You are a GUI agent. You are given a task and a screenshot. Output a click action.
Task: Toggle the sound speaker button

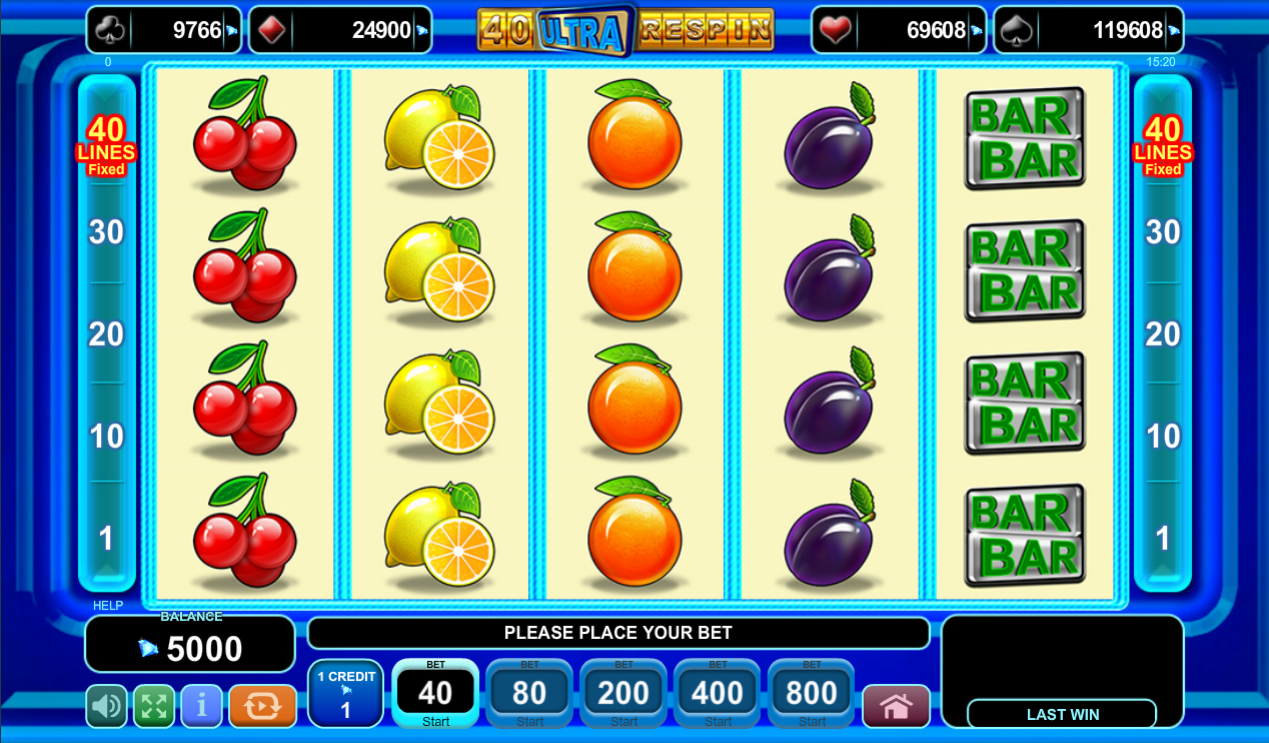click(106, 706)
